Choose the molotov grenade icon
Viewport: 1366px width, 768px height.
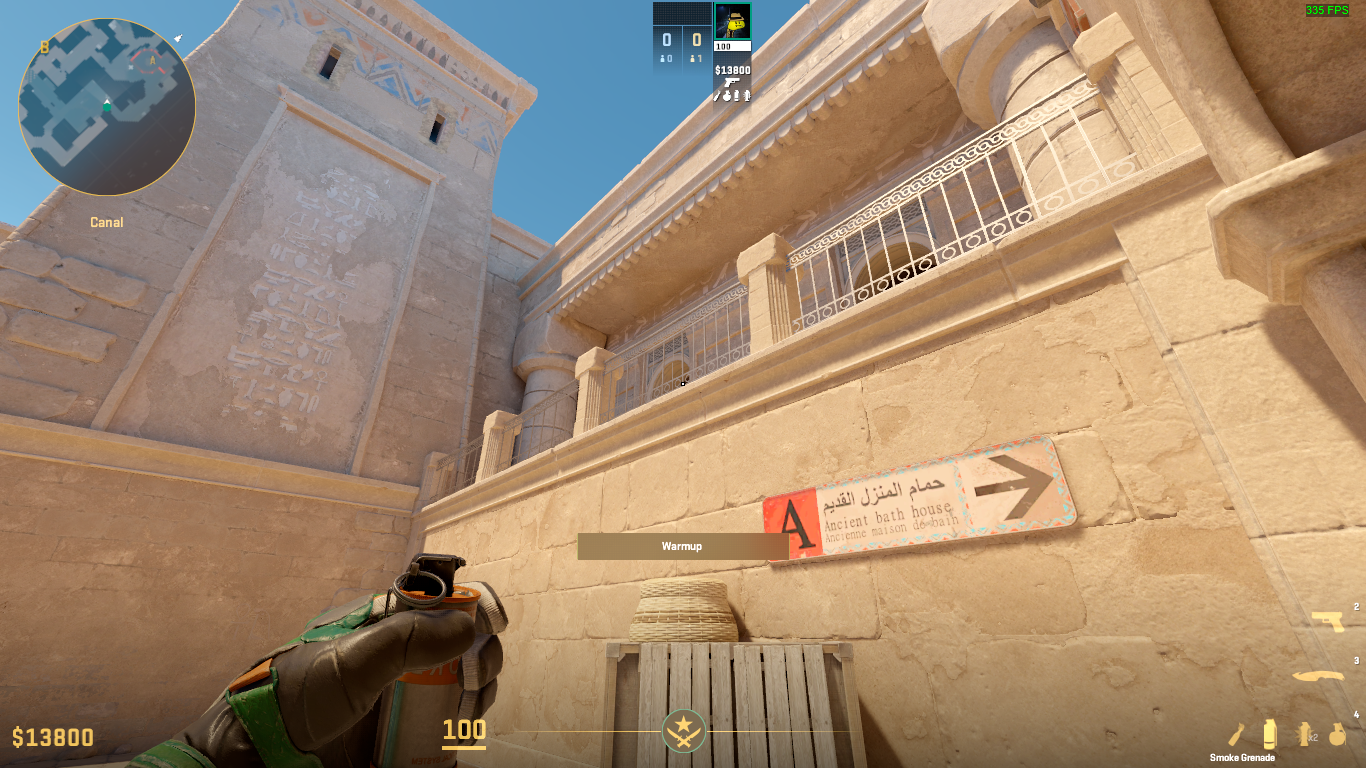pos(1237,735)
